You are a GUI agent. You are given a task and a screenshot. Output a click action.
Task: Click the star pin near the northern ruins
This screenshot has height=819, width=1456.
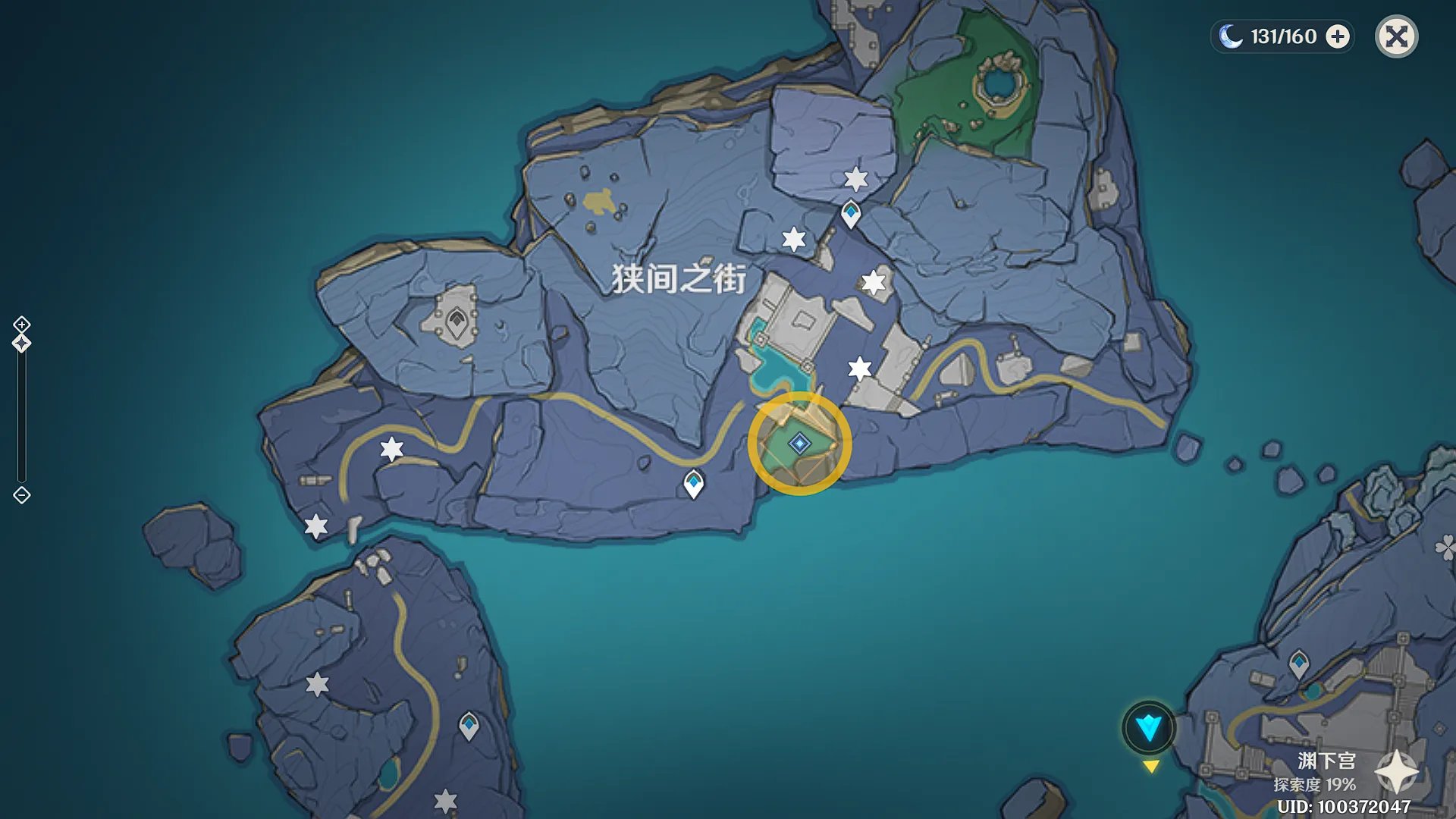point(855,180)
